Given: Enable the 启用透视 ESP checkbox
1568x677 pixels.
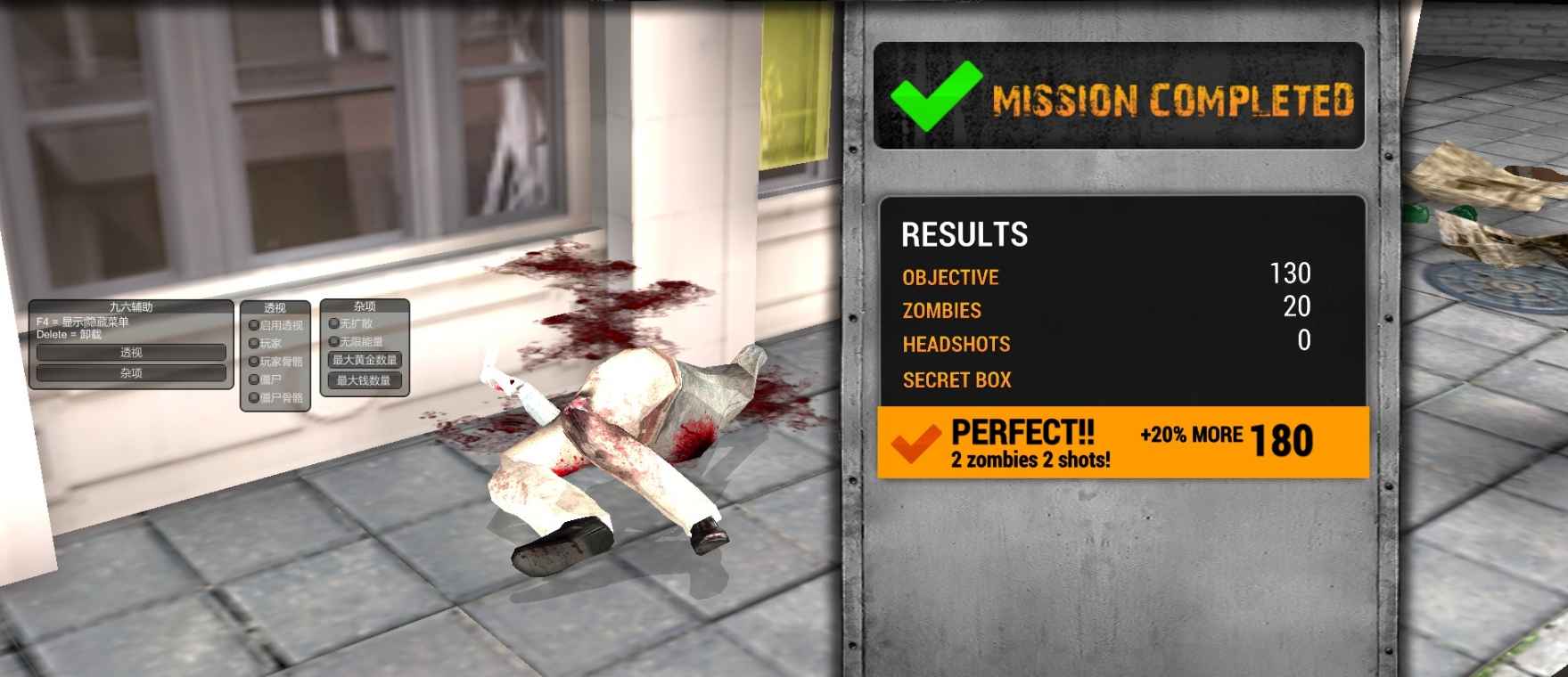Looking at the screenshot, I should click(253, 325).
